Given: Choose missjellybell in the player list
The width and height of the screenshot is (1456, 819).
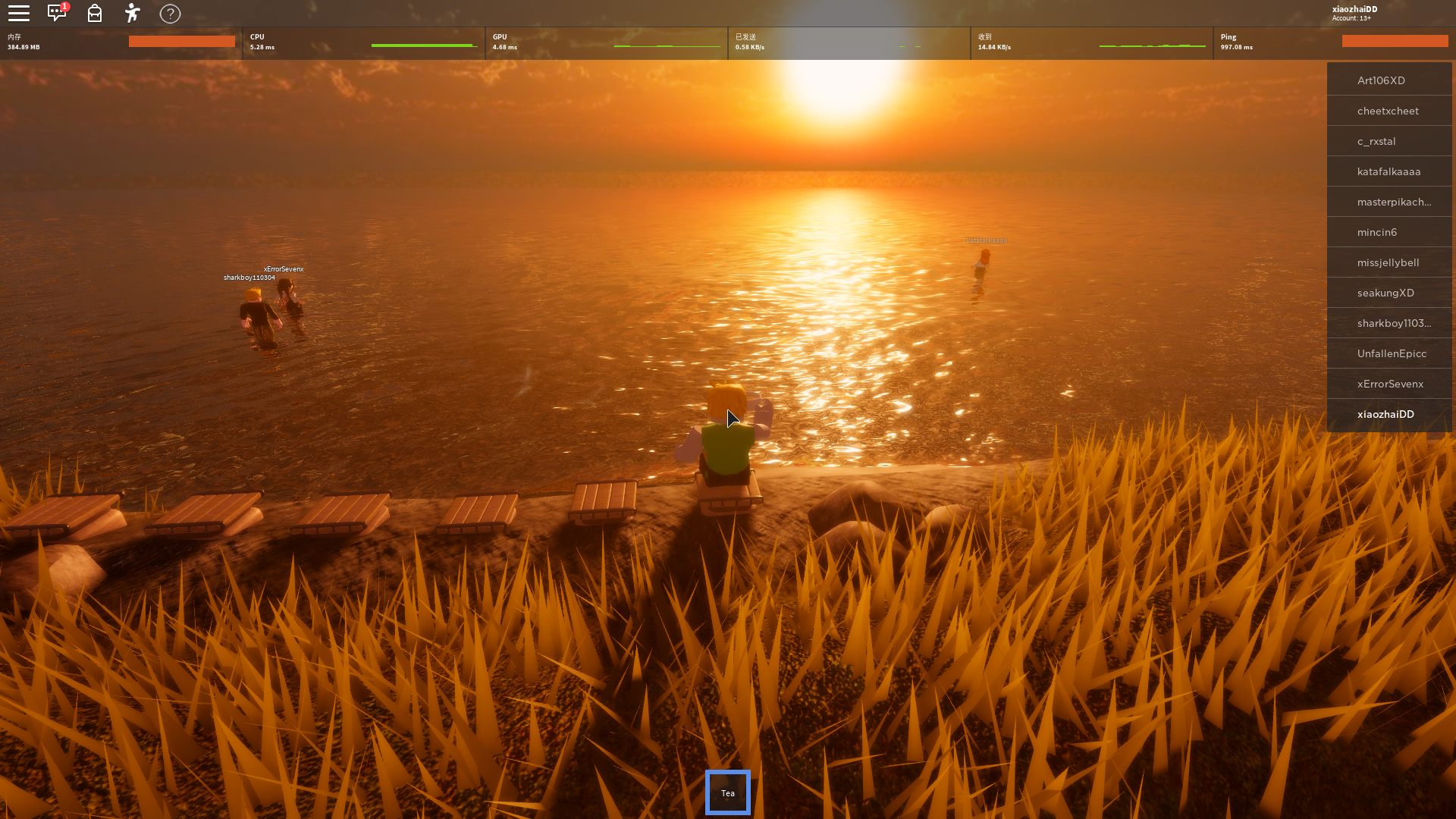Looking at the screenshot, I should [x=1389, y=262].
